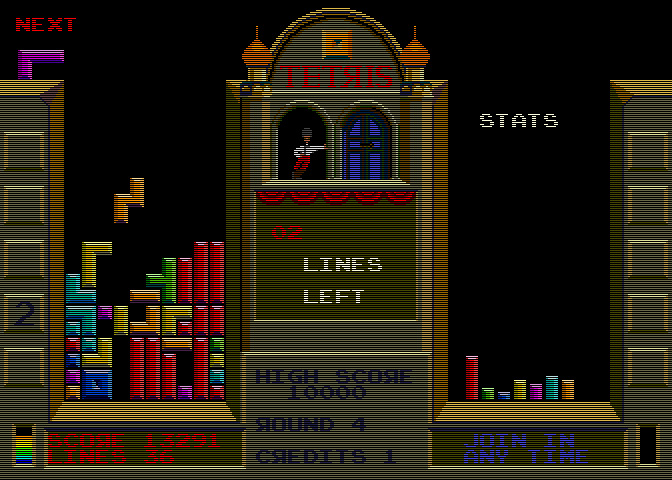Click the purple next piece preview

(38, 61)
